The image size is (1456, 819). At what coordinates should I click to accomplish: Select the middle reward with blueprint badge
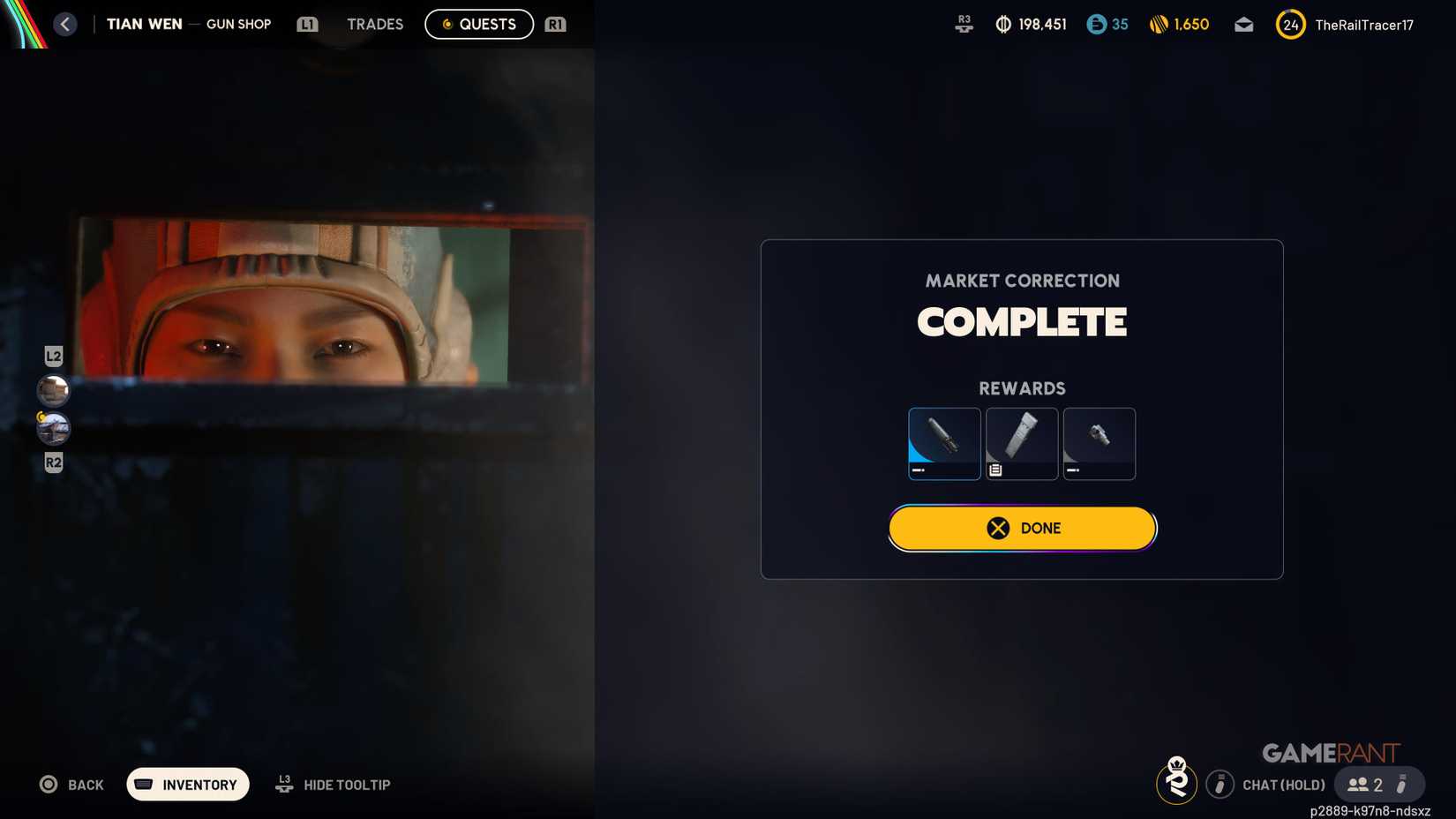click(x=1022, y=443)
